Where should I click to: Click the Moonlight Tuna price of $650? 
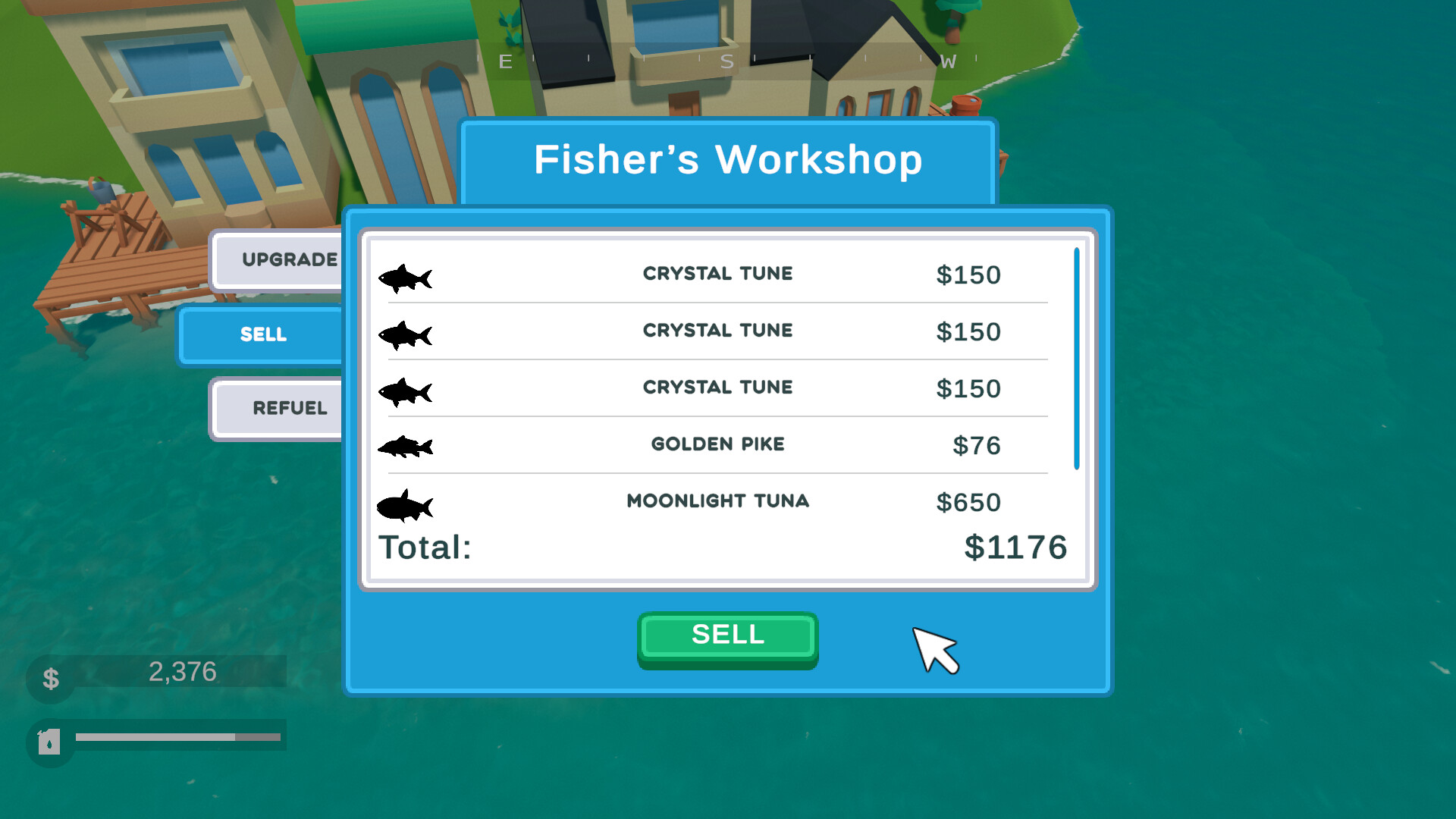click(968, 502)
